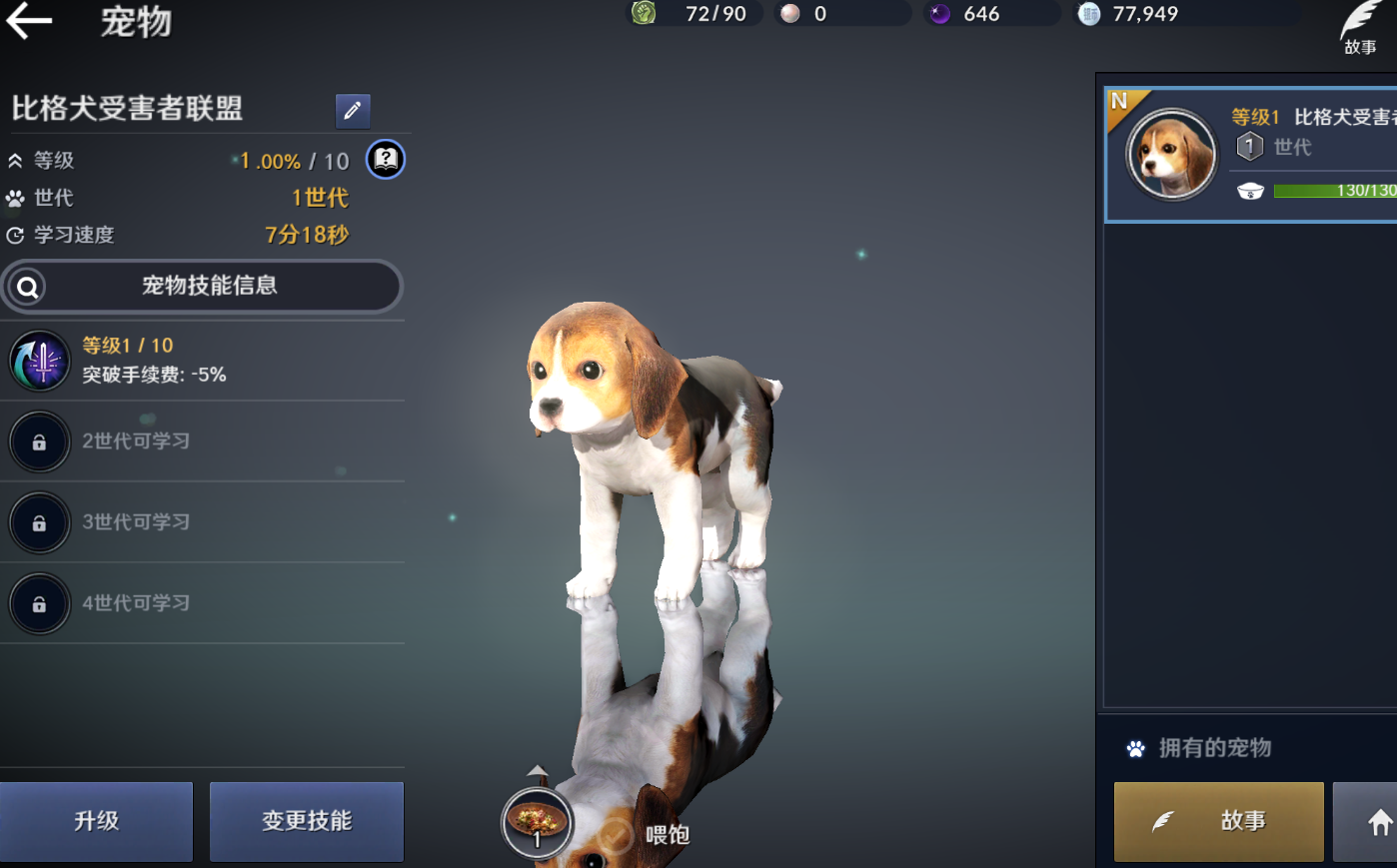Select the beagle portrait in the pet list
Image resolution: width=1397 pixels, height=868 pixels.
(1172, 155)
